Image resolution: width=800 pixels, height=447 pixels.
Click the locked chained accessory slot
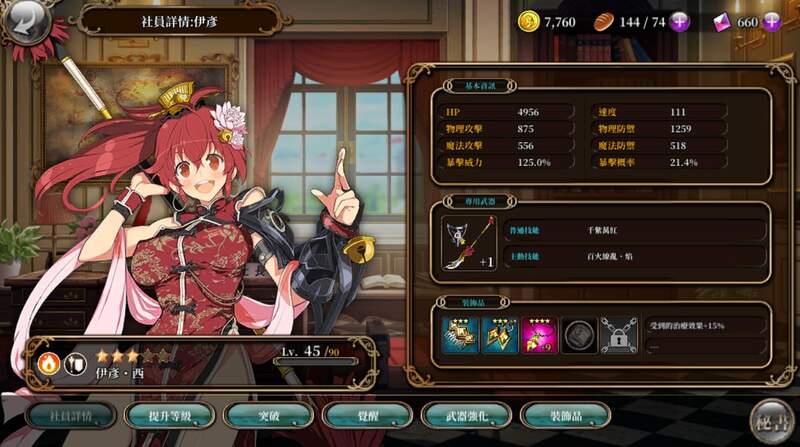[x=617, y=335]
